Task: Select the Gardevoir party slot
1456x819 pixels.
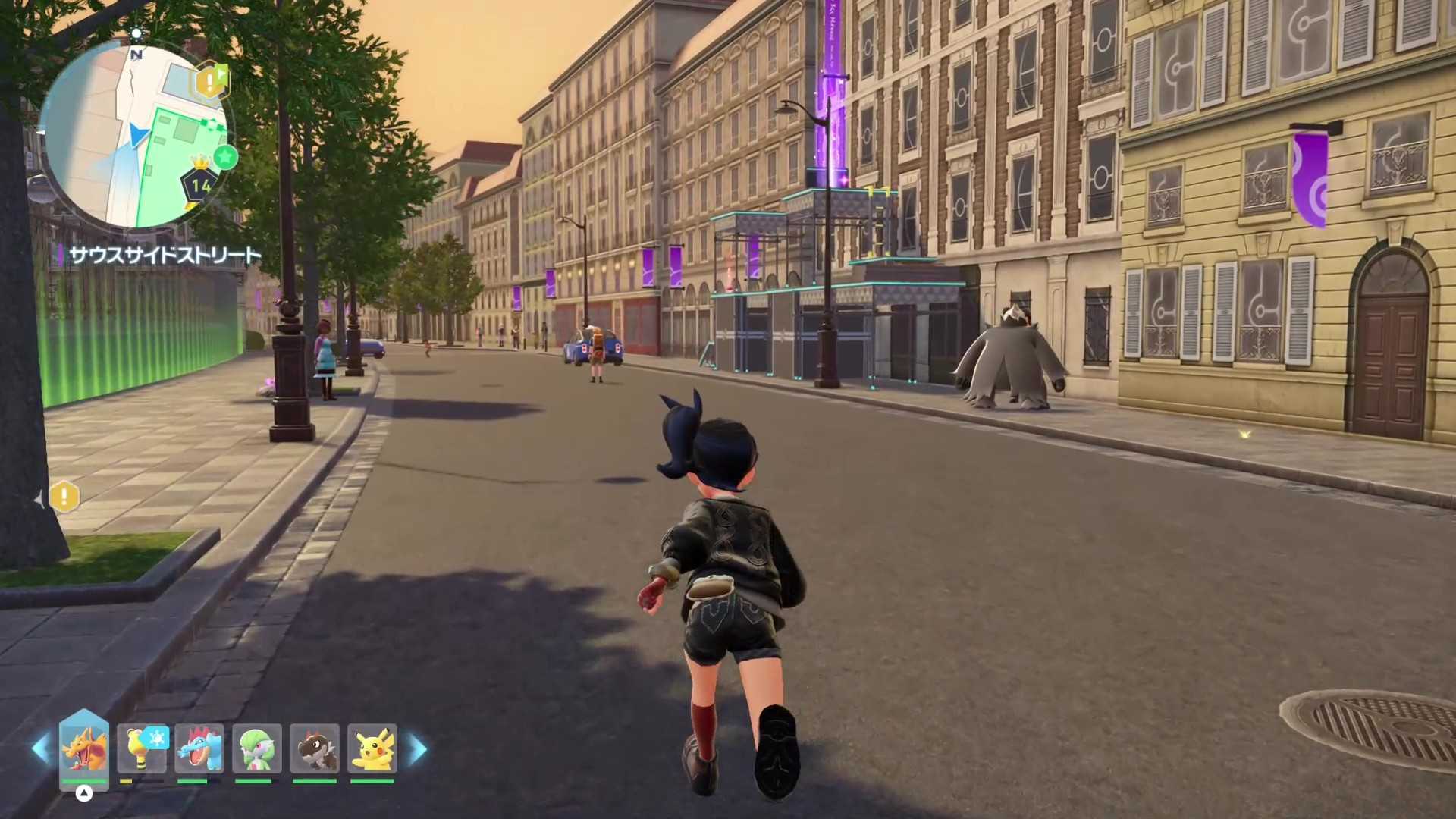Action: click(257, 749)
